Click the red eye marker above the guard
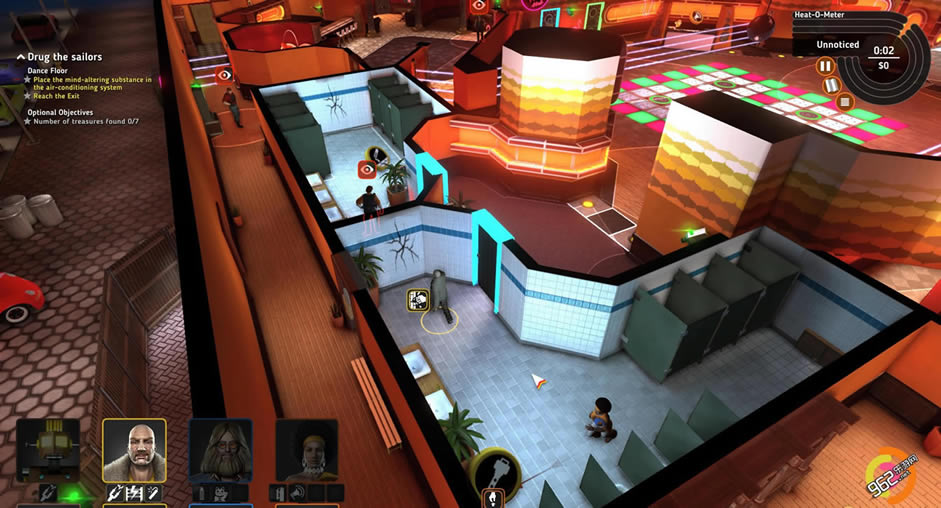 [x=367, y=171]
